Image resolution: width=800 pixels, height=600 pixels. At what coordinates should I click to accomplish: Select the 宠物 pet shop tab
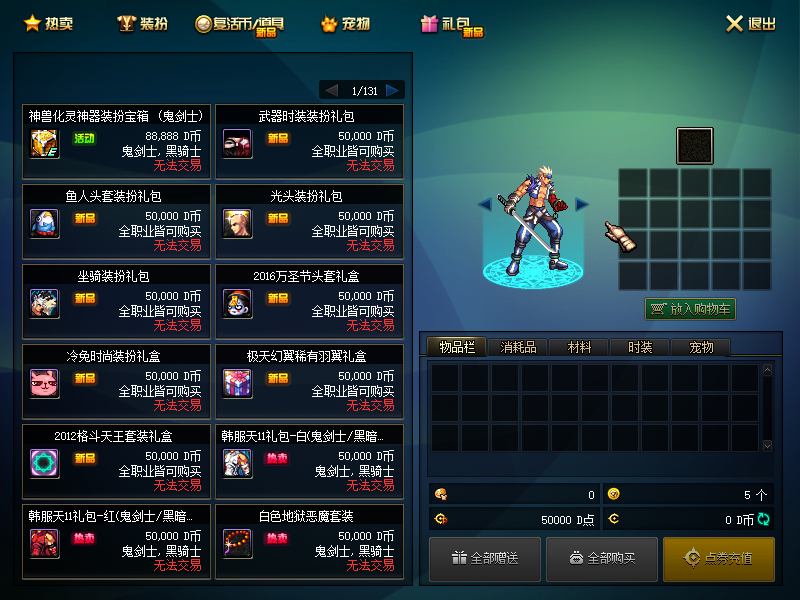345,23
